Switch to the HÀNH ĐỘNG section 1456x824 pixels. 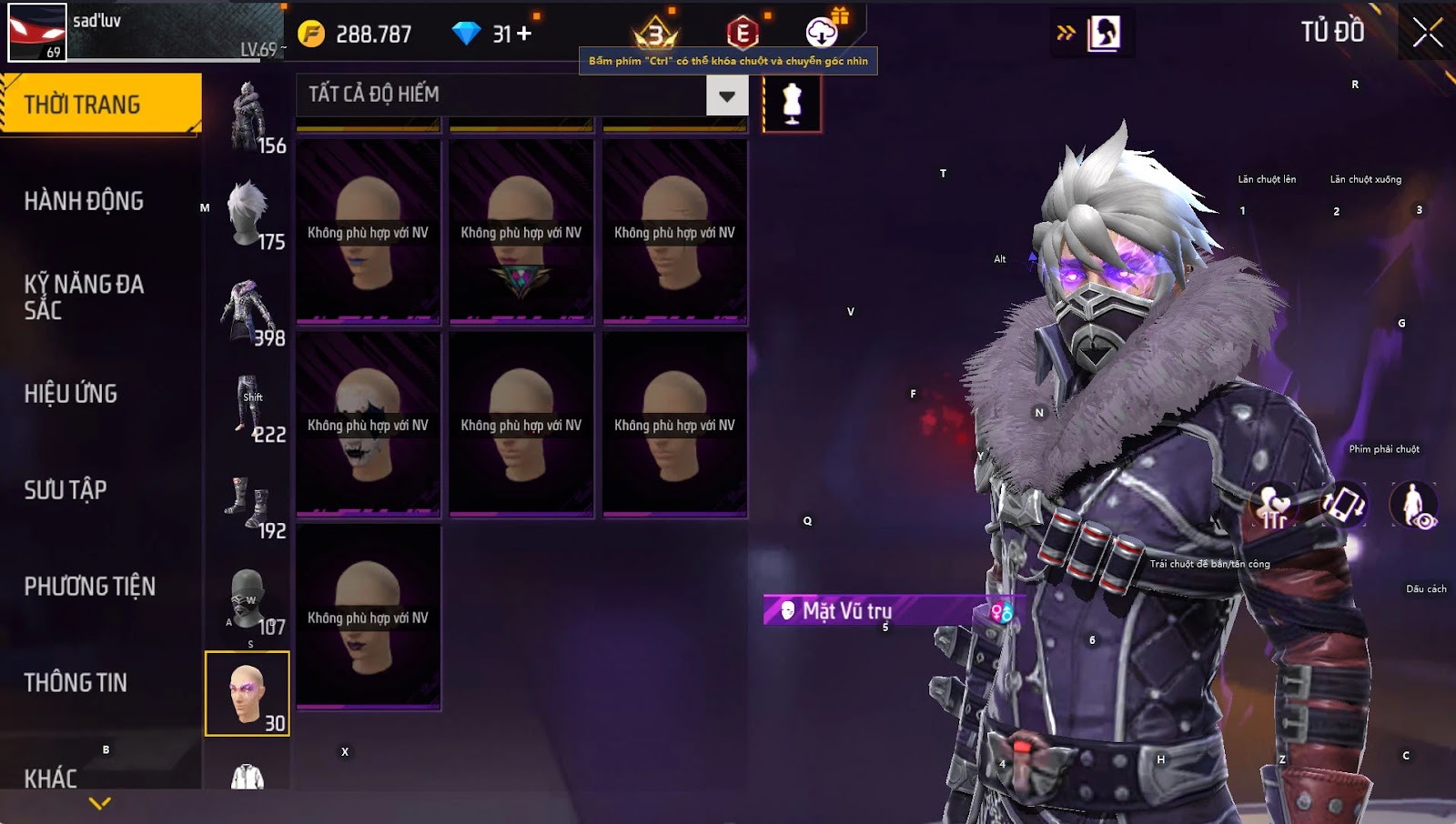pos(84,201)
